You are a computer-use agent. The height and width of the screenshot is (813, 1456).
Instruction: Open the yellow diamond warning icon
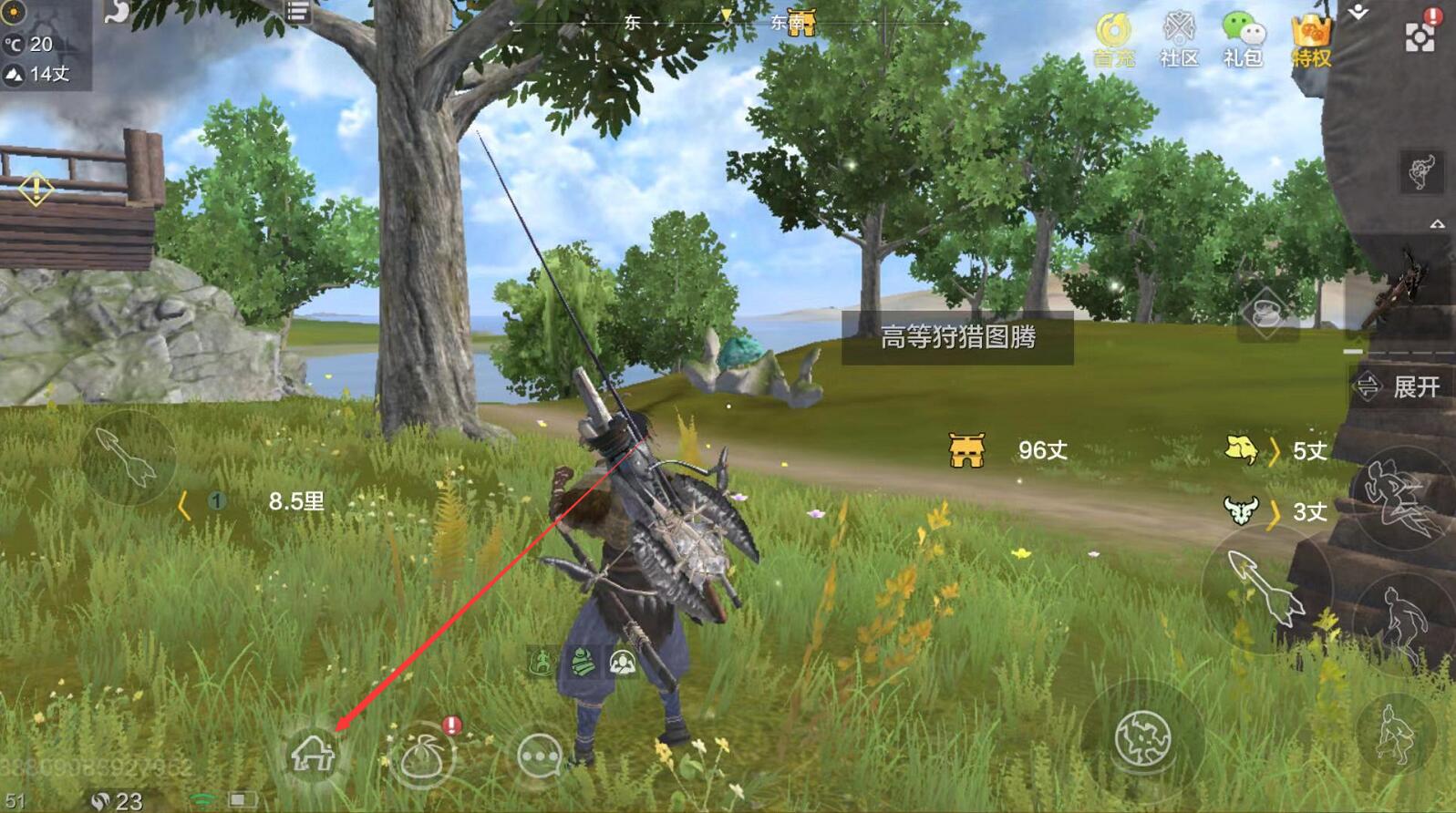[x=36, y=190]
